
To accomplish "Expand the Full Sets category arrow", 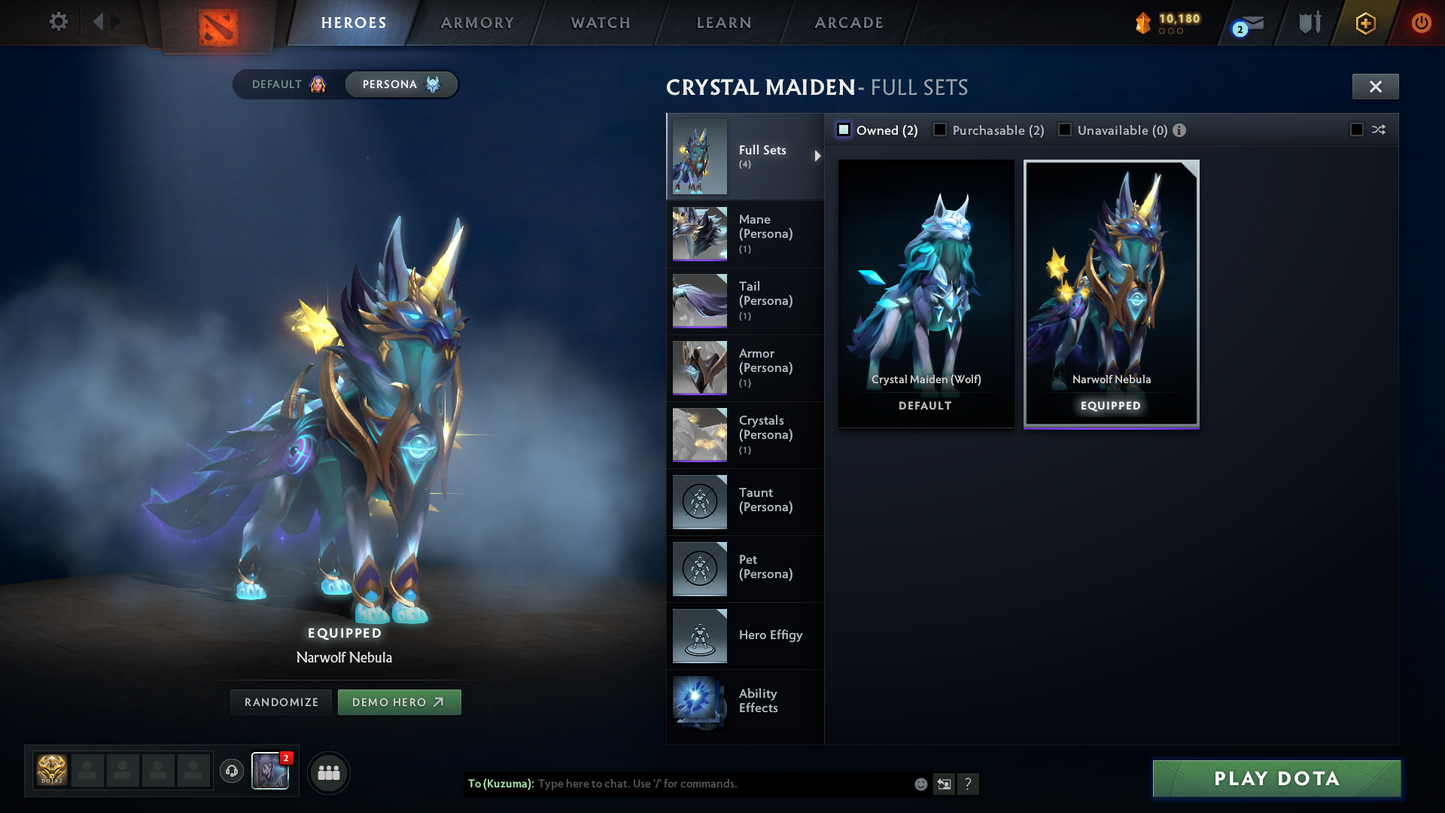I will pyautogui.click(x=816, y=156).
